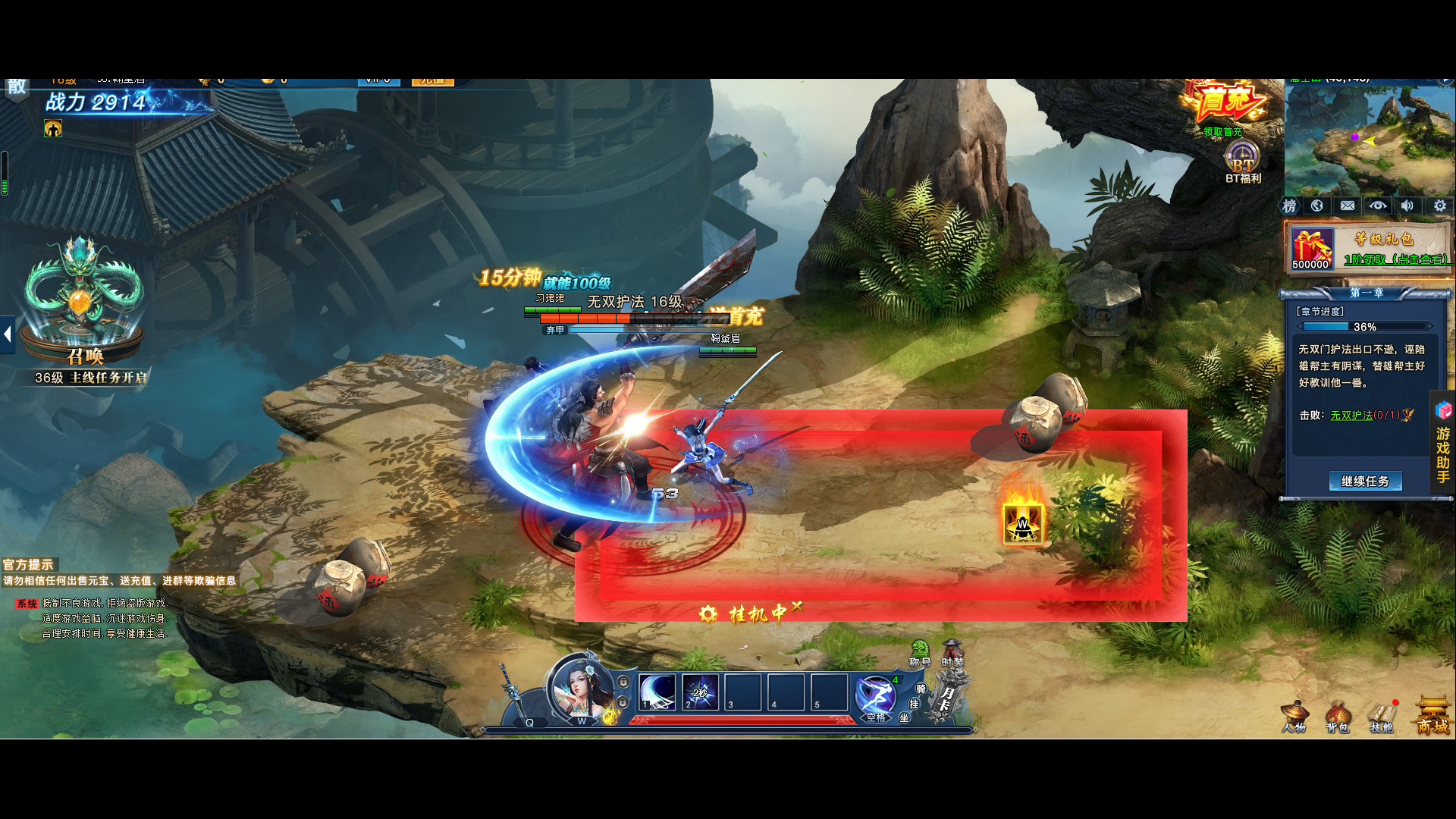1456x819 pixels.
Task: Open the 时装 fashion menu
Action: click(x=952, y=654)
